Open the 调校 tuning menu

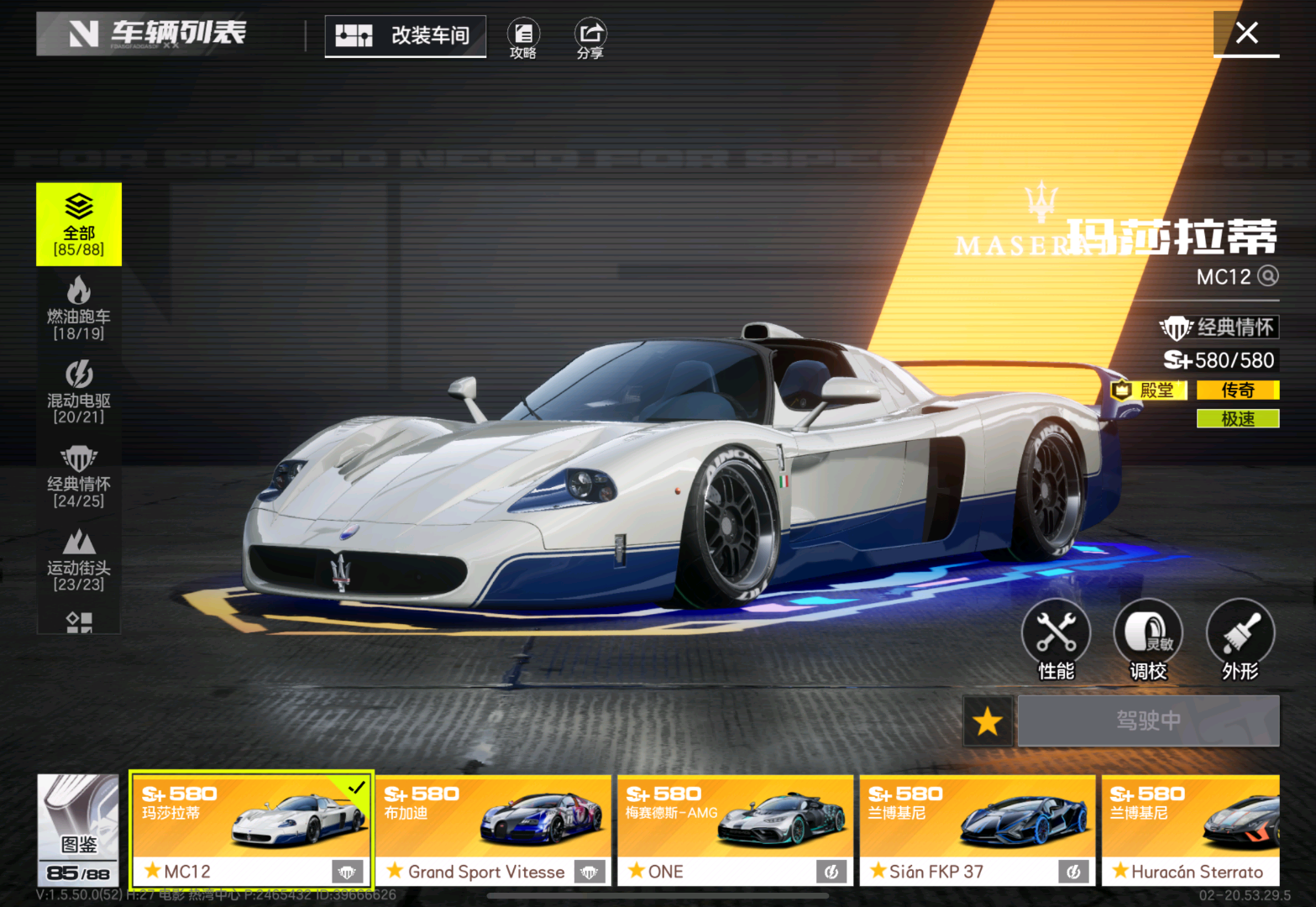click(x=1148, y=639)
